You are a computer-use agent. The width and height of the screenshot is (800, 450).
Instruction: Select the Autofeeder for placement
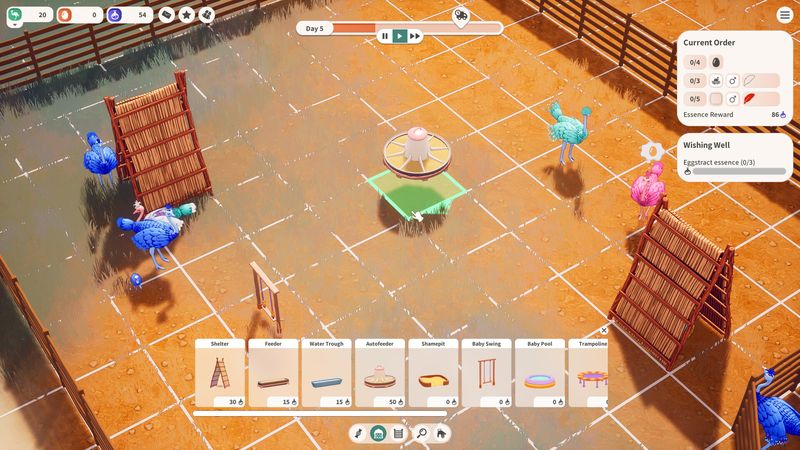[380, 373]
